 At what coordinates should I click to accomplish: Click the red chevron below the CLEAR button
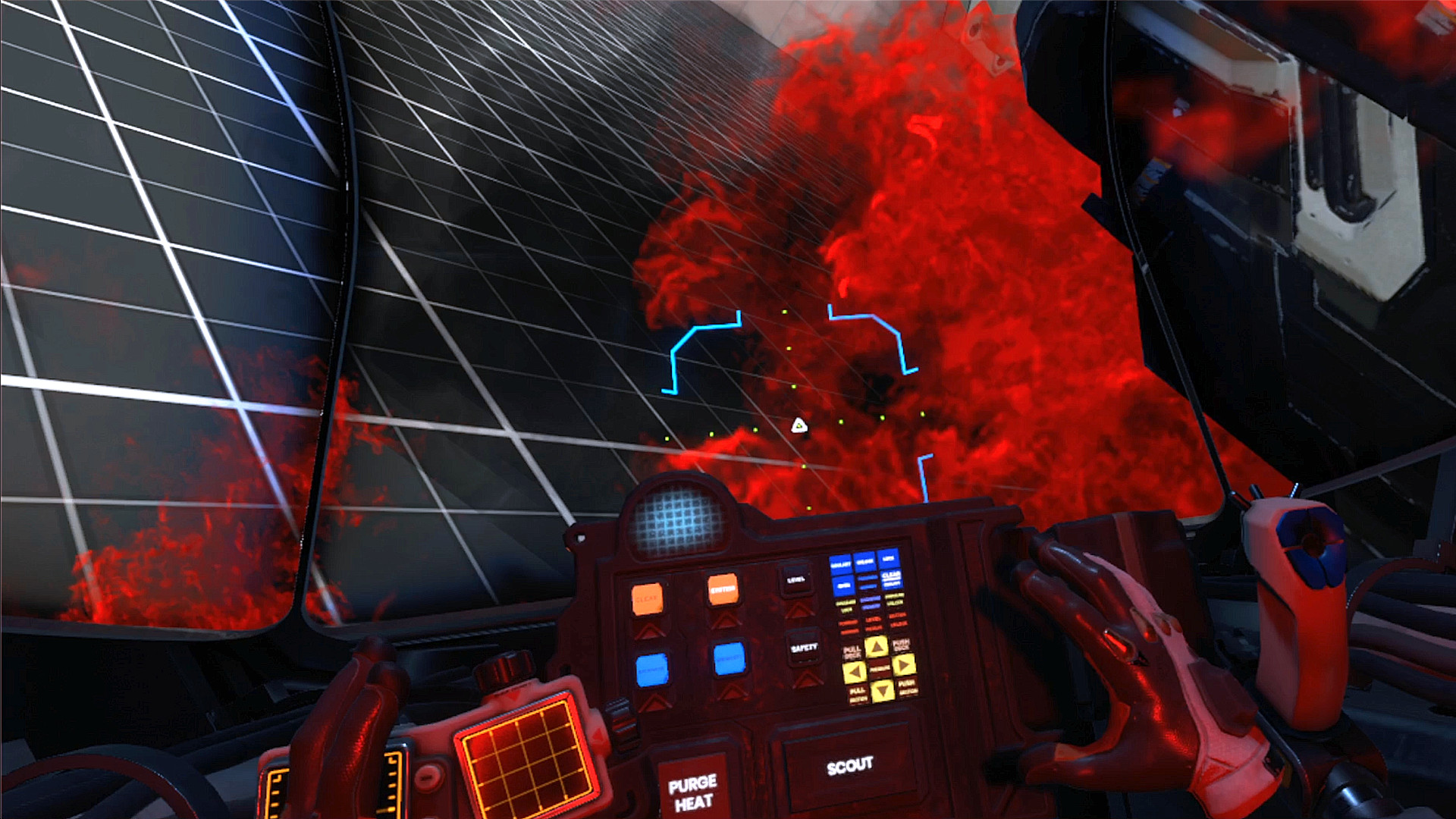[651, 629]
